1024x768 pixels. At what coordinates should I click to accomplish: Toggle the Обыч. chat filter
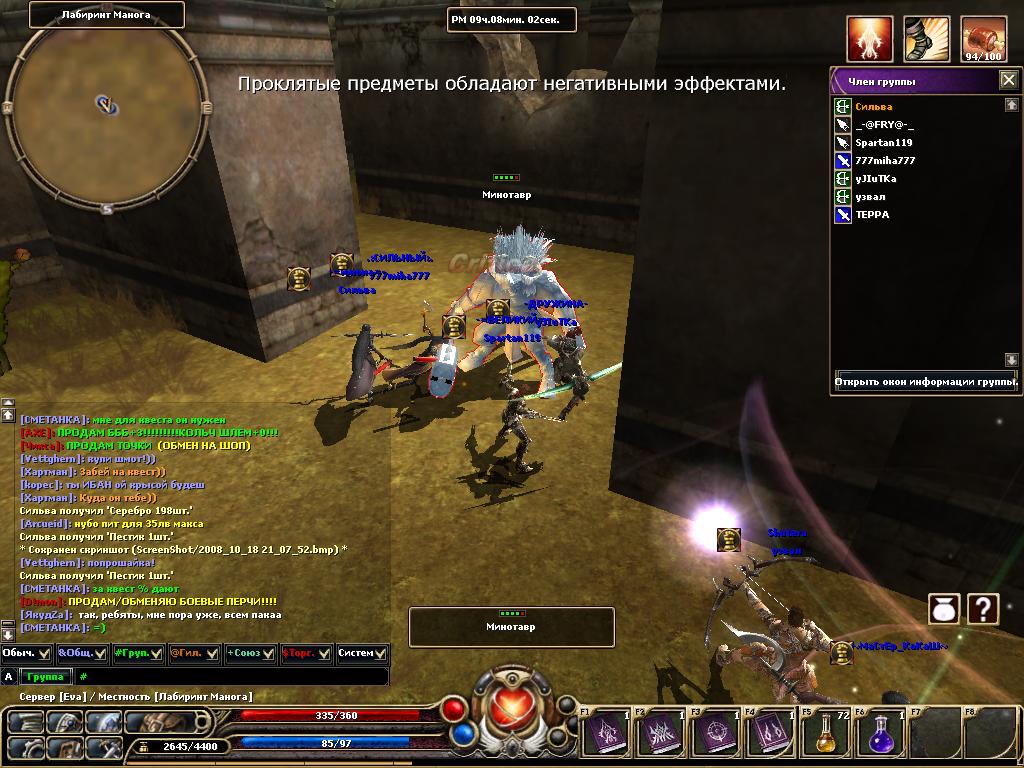click(26, 653)
